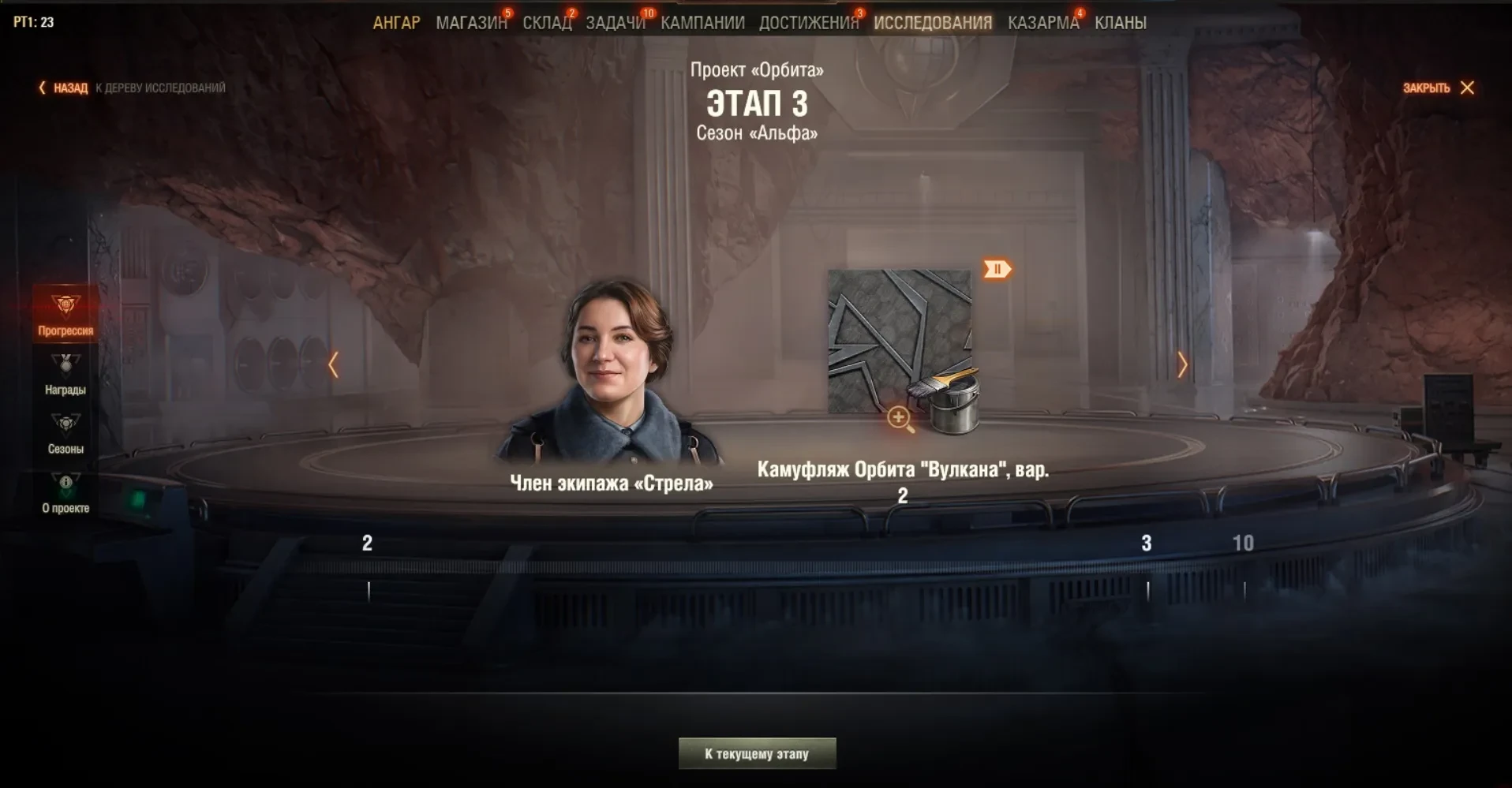1512x788 pixels.
Task: Switch to the Казарма section
Action: tap(1042, 23)
